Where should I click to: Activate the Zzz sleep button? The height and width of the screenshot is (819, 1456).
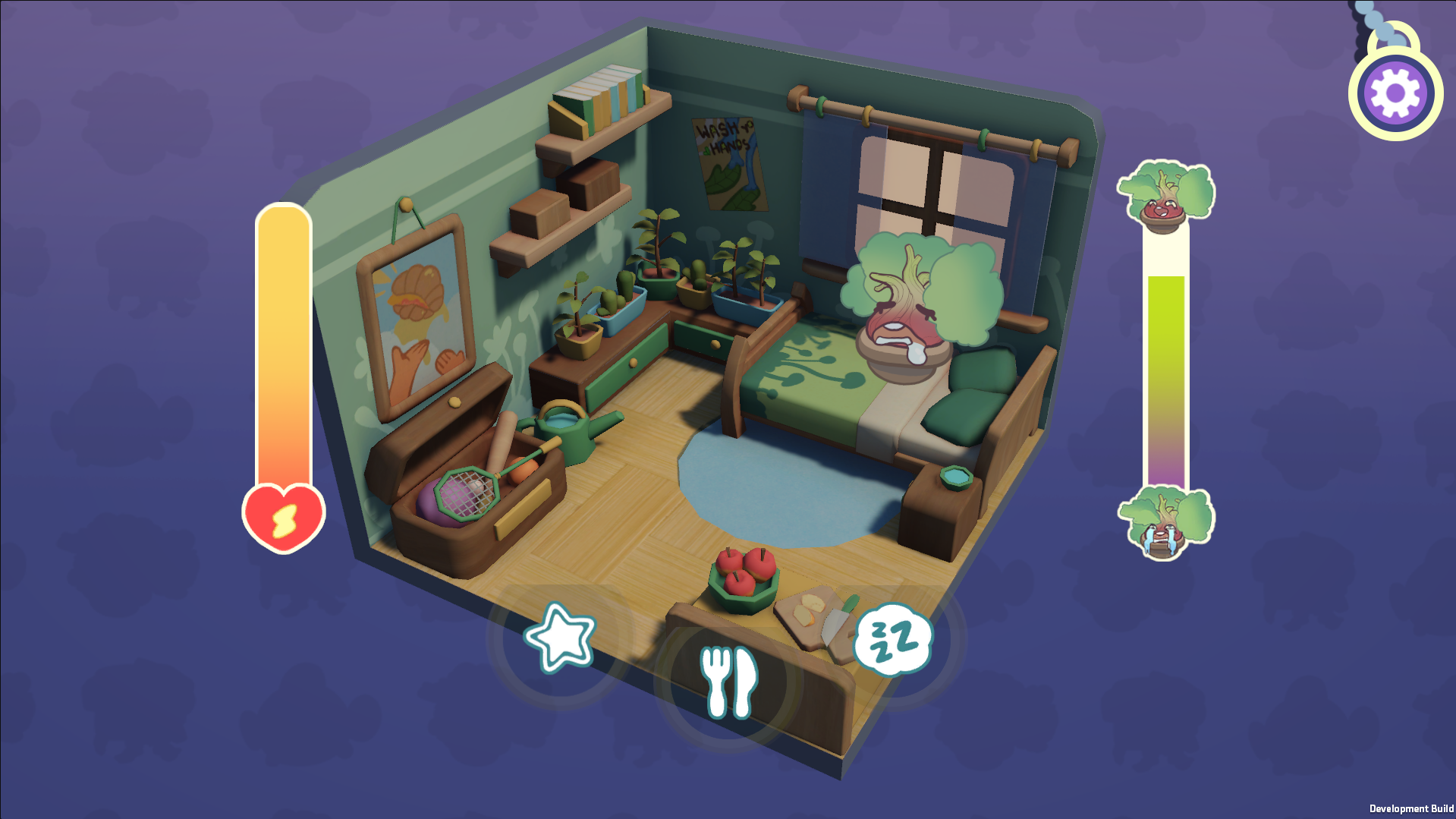(893, 639)
